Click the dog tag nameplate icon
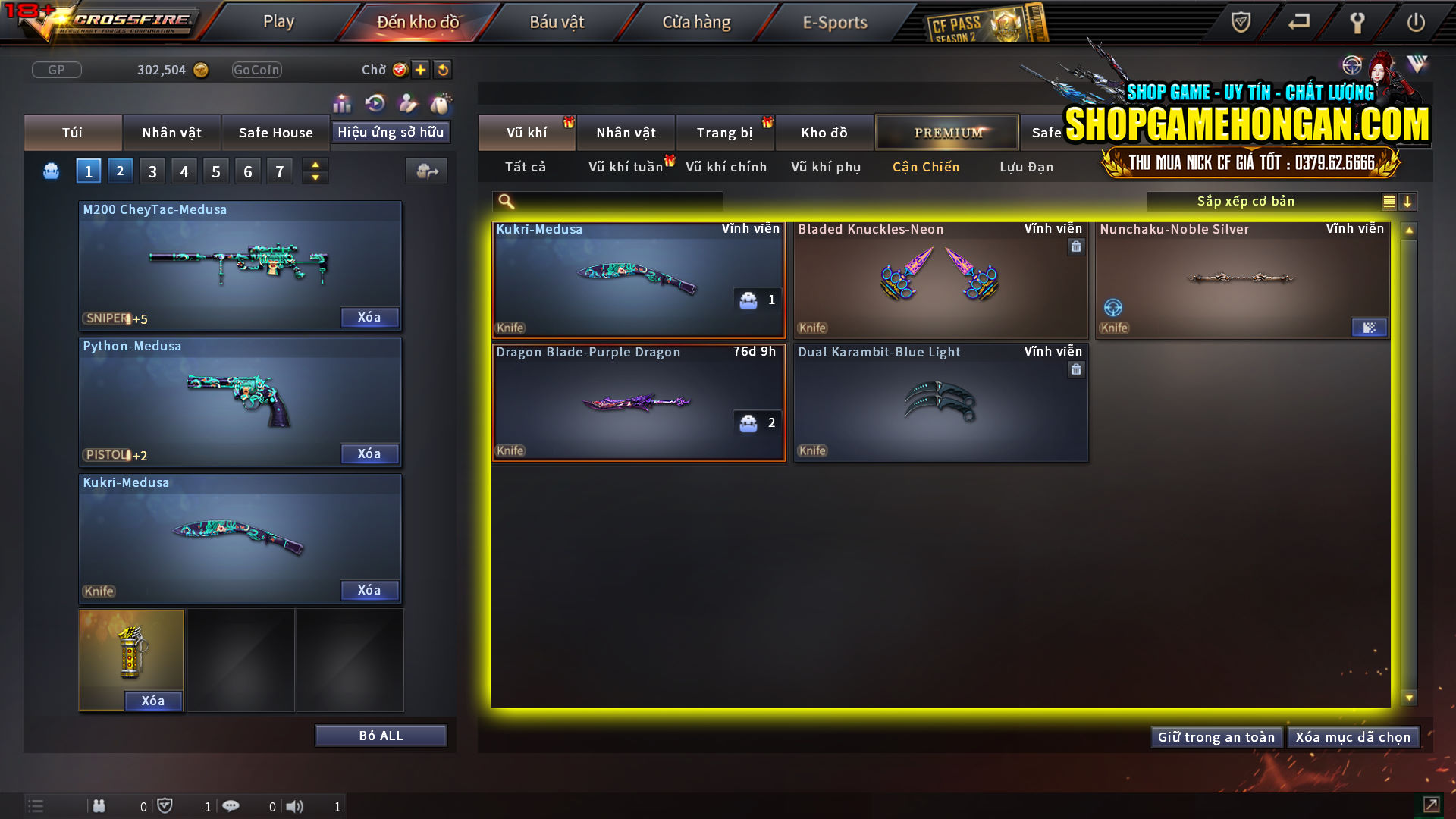 coord(440,102)
